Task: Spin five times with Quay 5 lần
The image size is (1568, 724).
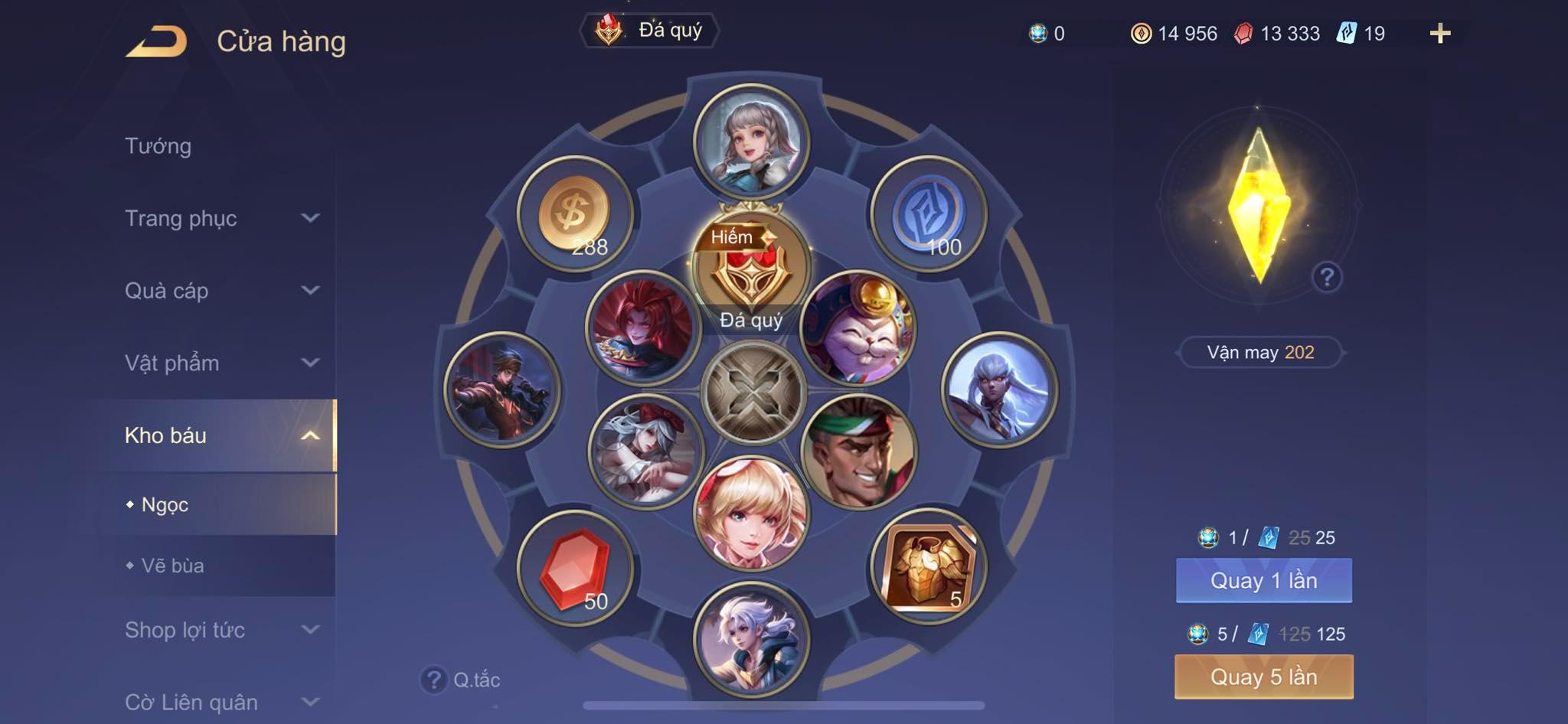Action: tap(1263, 677)
